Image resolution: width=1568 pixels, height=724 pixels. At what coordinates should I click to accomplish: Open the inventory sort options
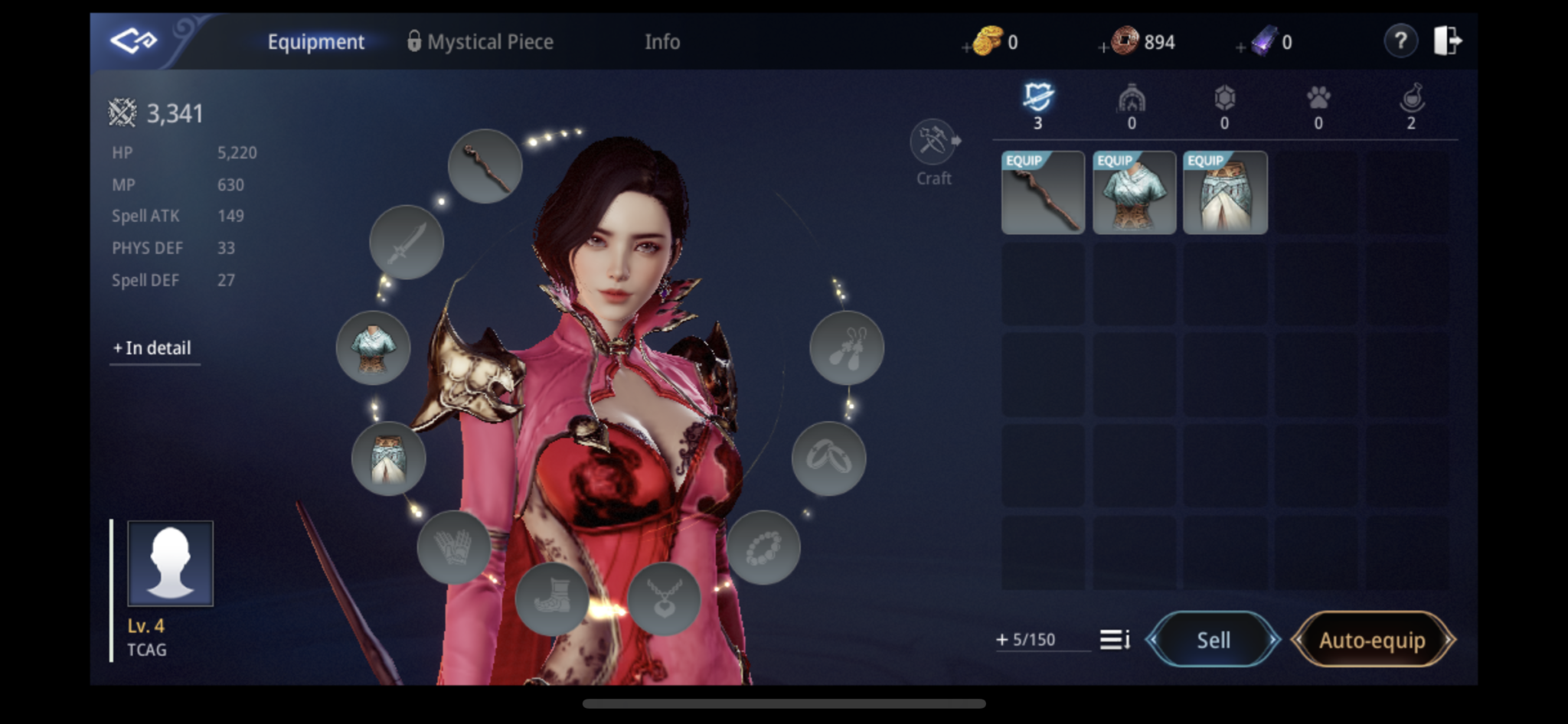(1116, 640)
